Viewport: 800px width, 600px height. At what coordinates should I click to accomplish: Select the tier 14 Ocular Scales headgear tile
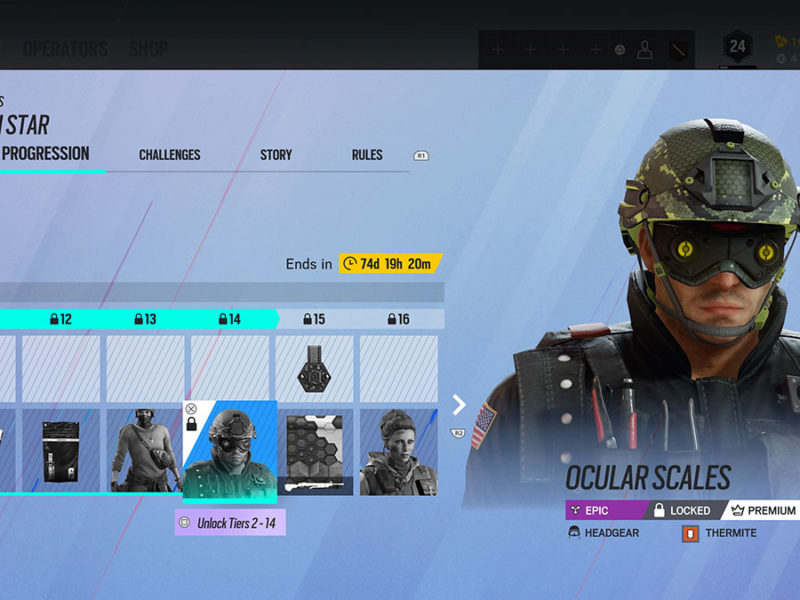click(x=229, y=450)
